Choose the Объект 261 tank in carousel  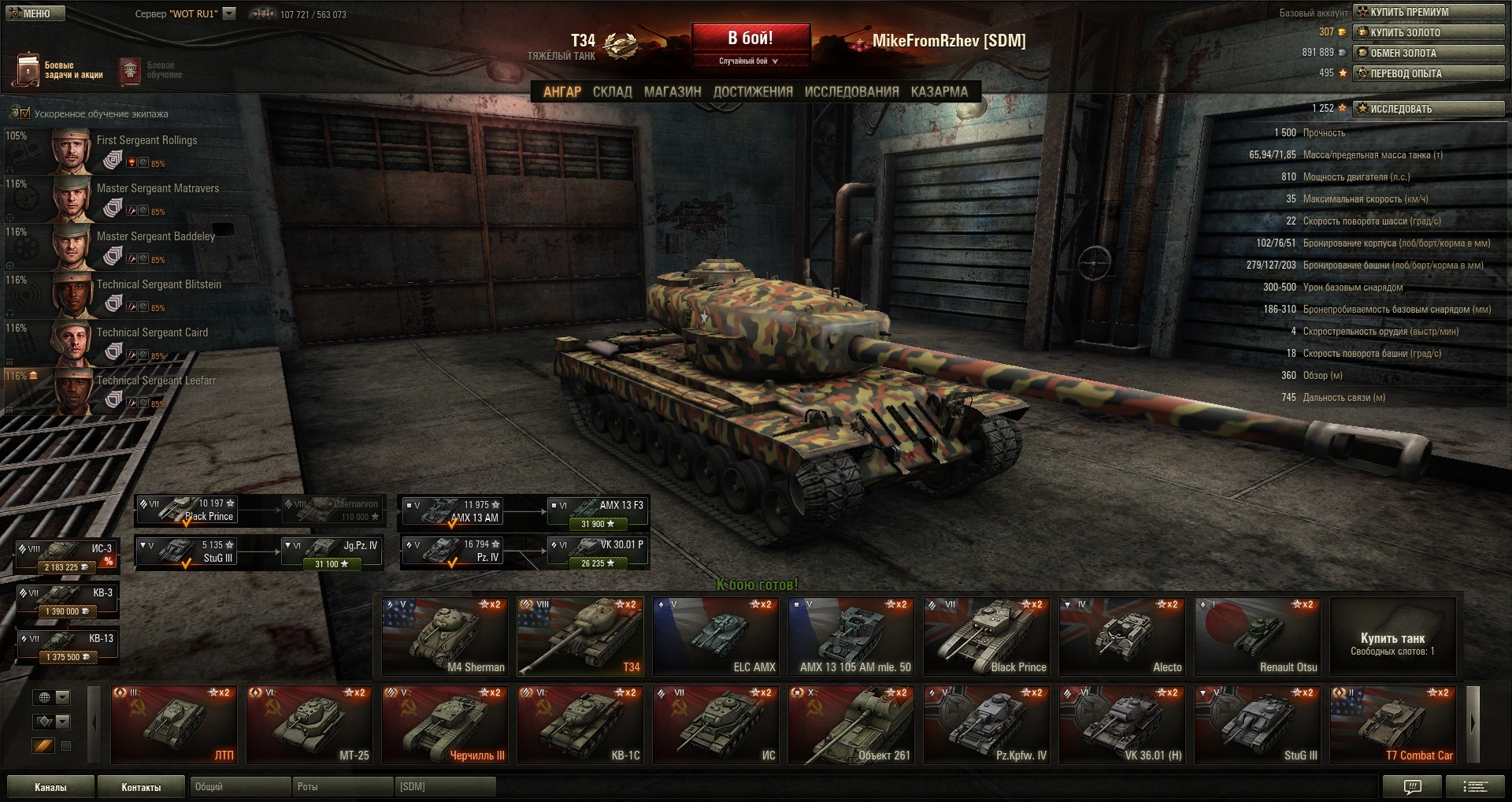852,725
